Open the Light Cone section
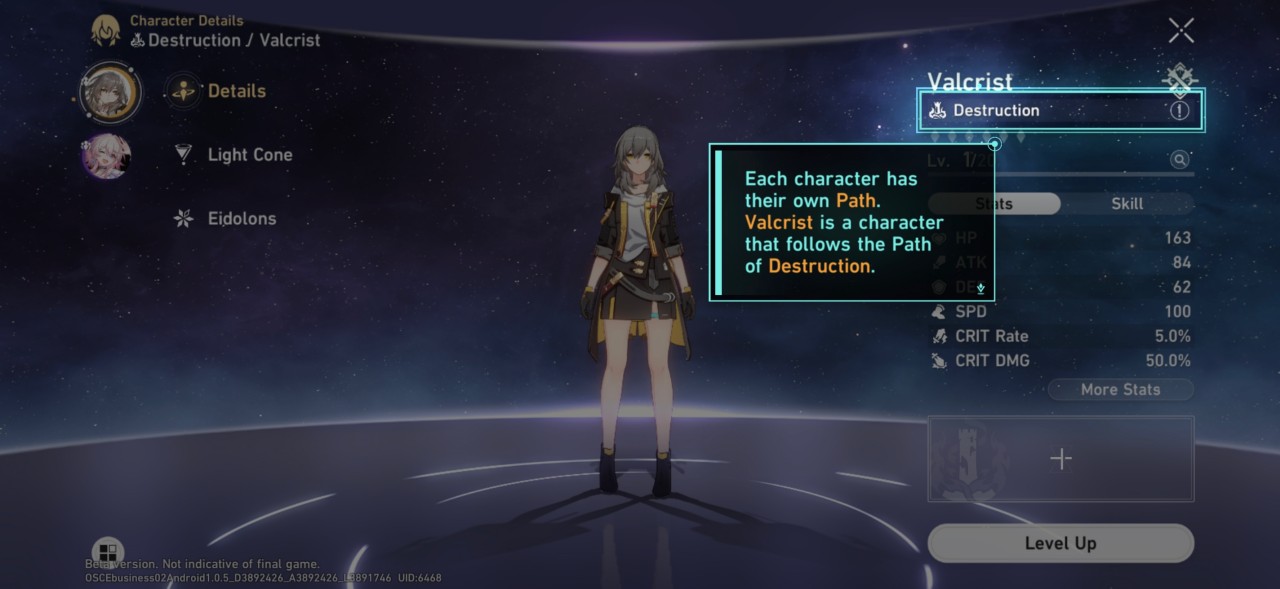Image resolution: width=1280 pixels, height=589 pixels. point(248,155)
